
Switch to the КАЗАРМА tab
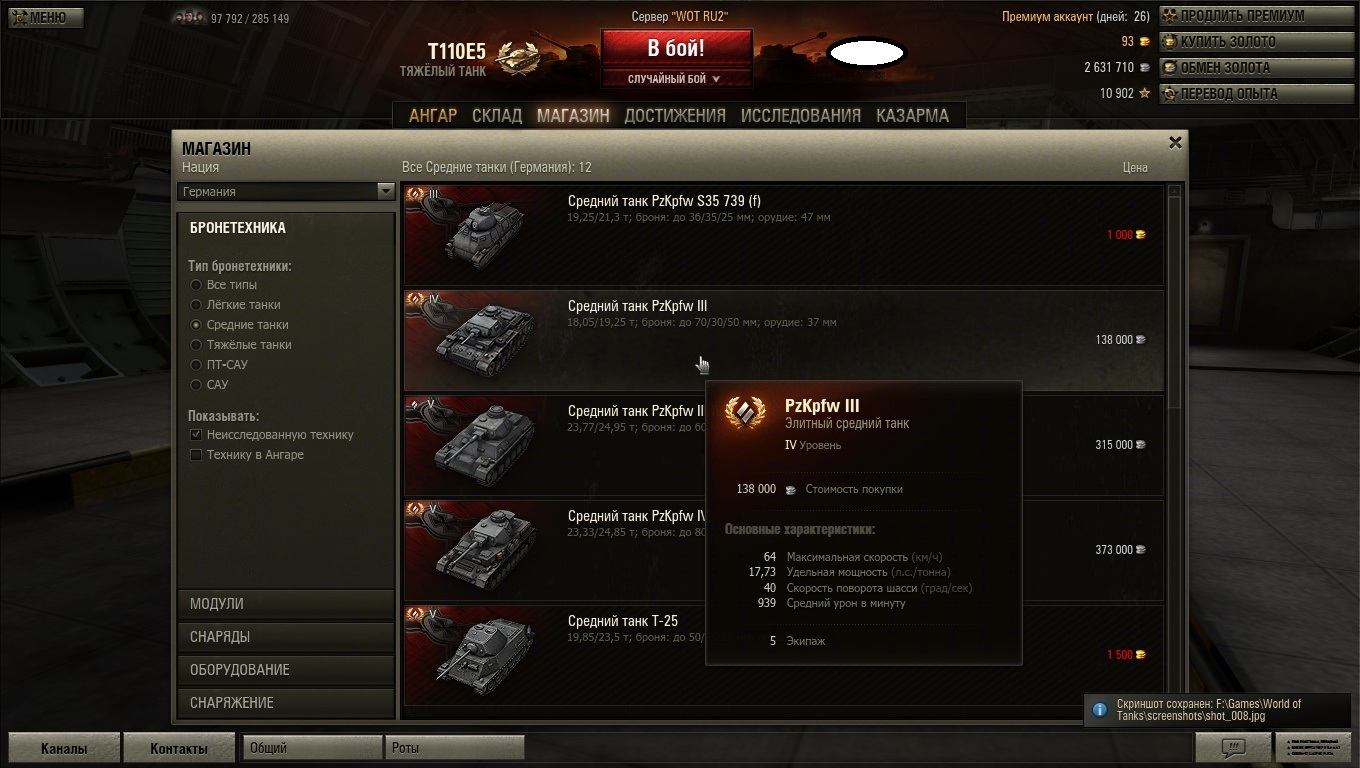click(912, 115)
